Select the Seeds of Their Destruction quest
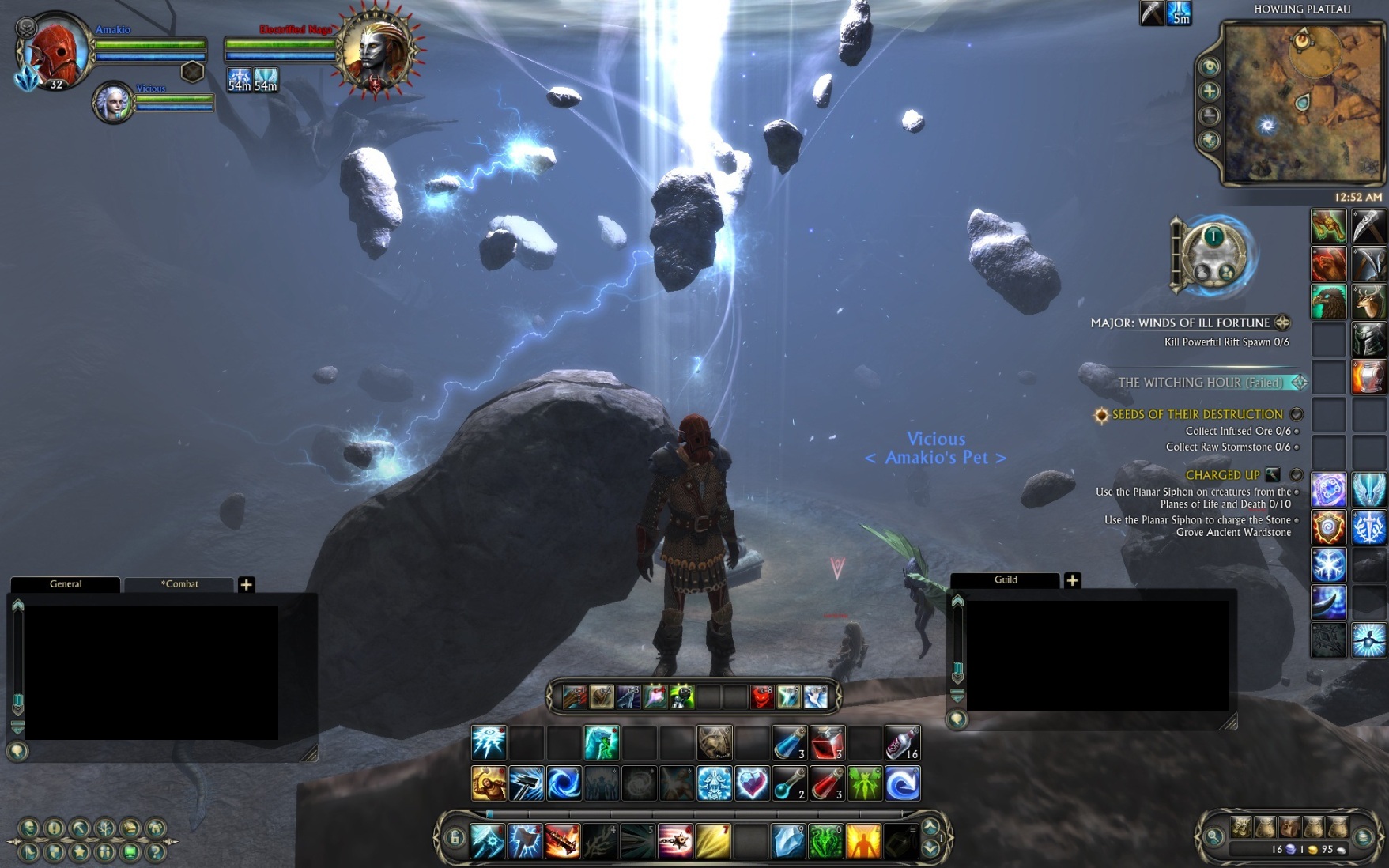 coord(1197,414)
